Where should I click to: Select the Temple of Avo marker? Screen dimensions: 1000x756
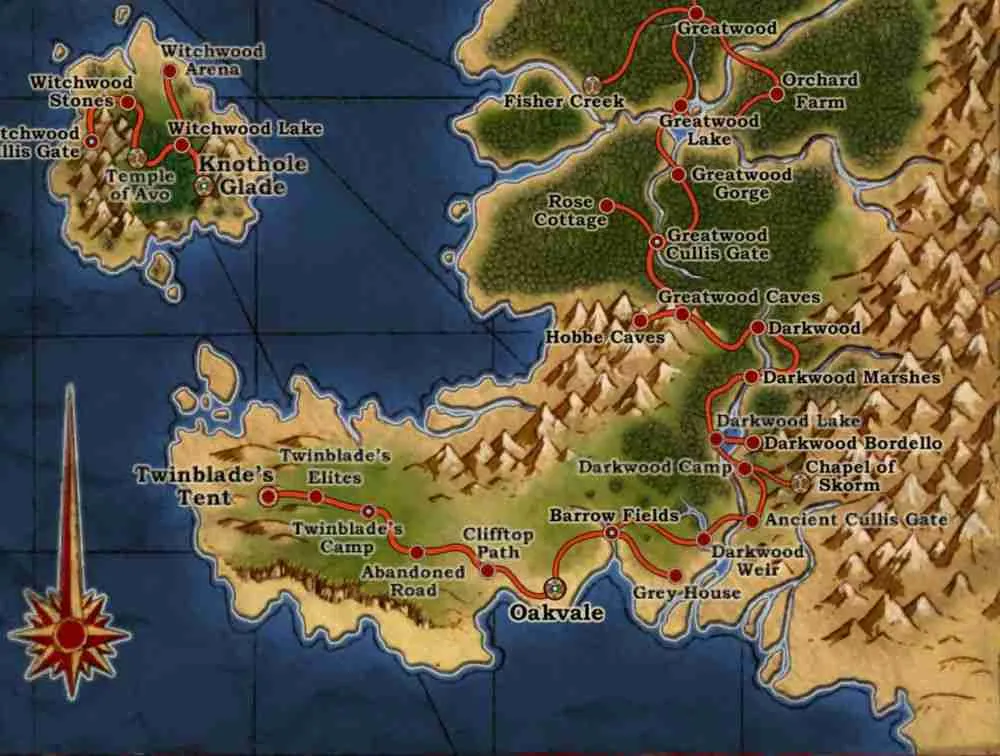pos(138,157)
